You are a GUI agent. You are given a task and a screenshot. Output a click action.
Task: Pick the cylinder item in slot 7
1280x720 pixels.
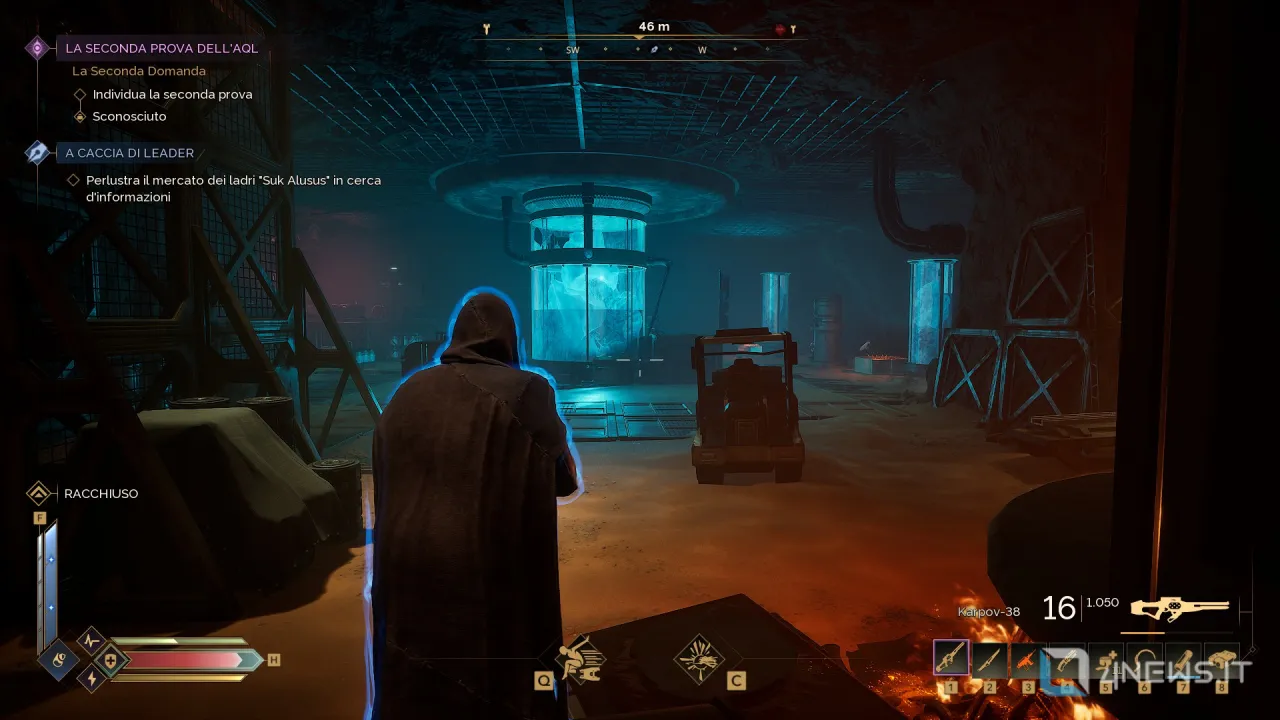(x=1184, y=657)
